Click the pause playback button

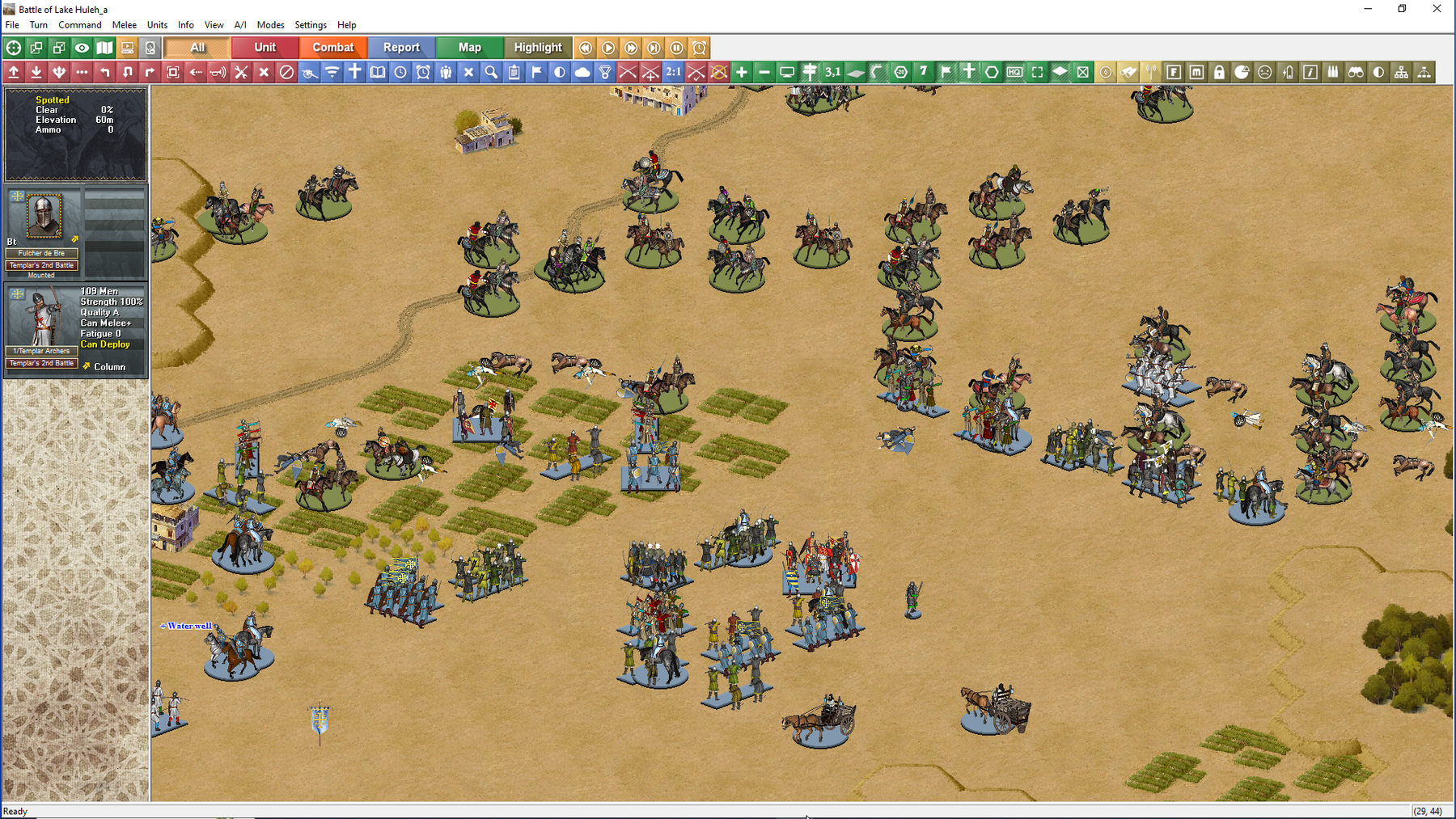[677, 48]
